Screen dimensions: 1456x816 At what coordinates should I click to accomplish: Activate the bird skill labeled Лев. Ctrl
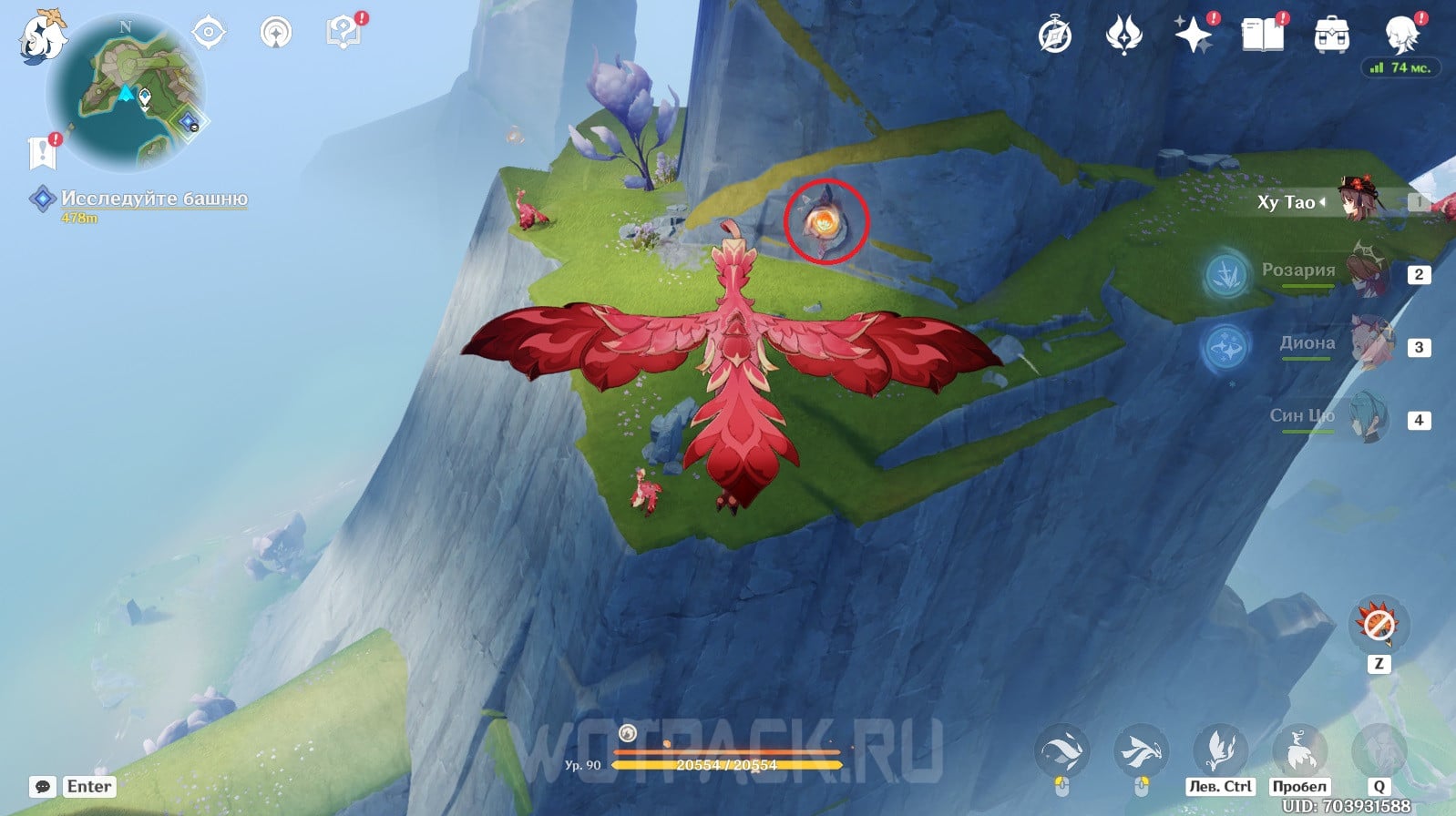[x=1220, y=750]
